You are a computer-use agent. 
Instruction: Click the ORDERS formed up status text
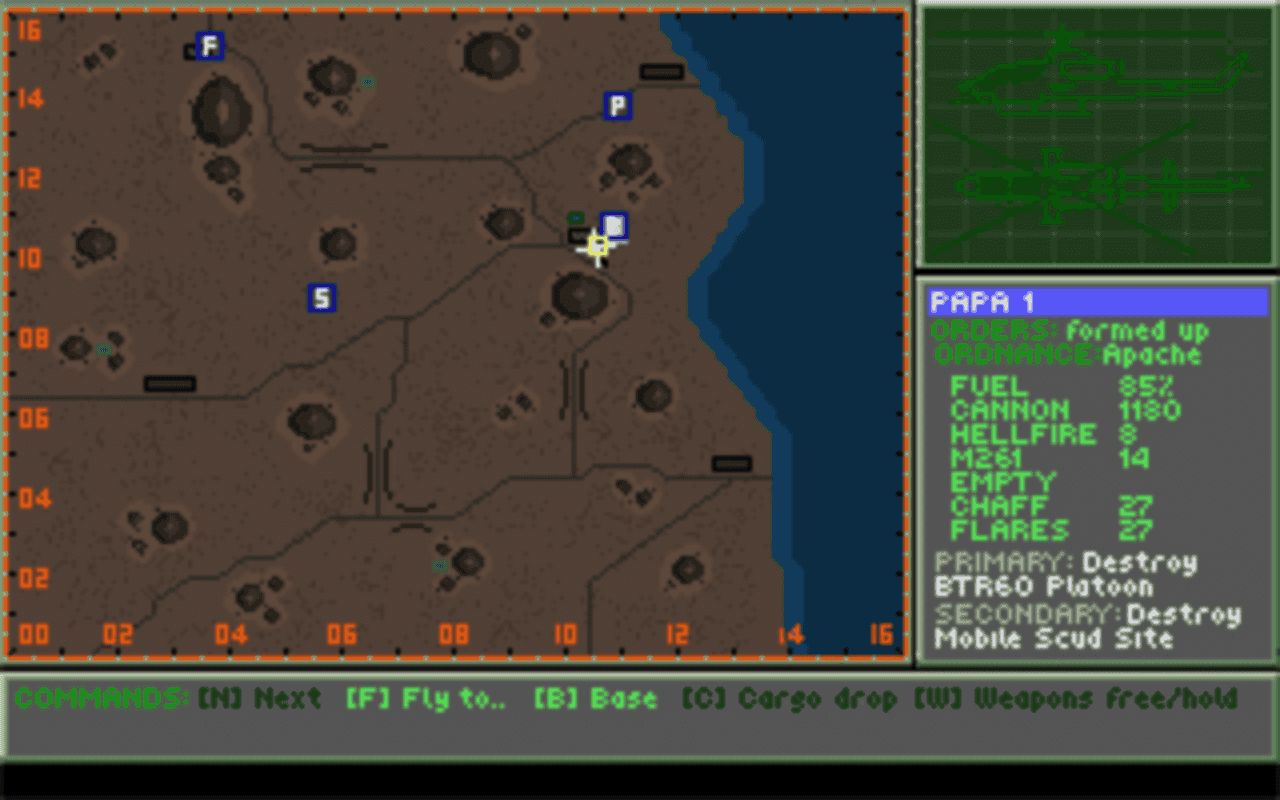pos(1070,331)
